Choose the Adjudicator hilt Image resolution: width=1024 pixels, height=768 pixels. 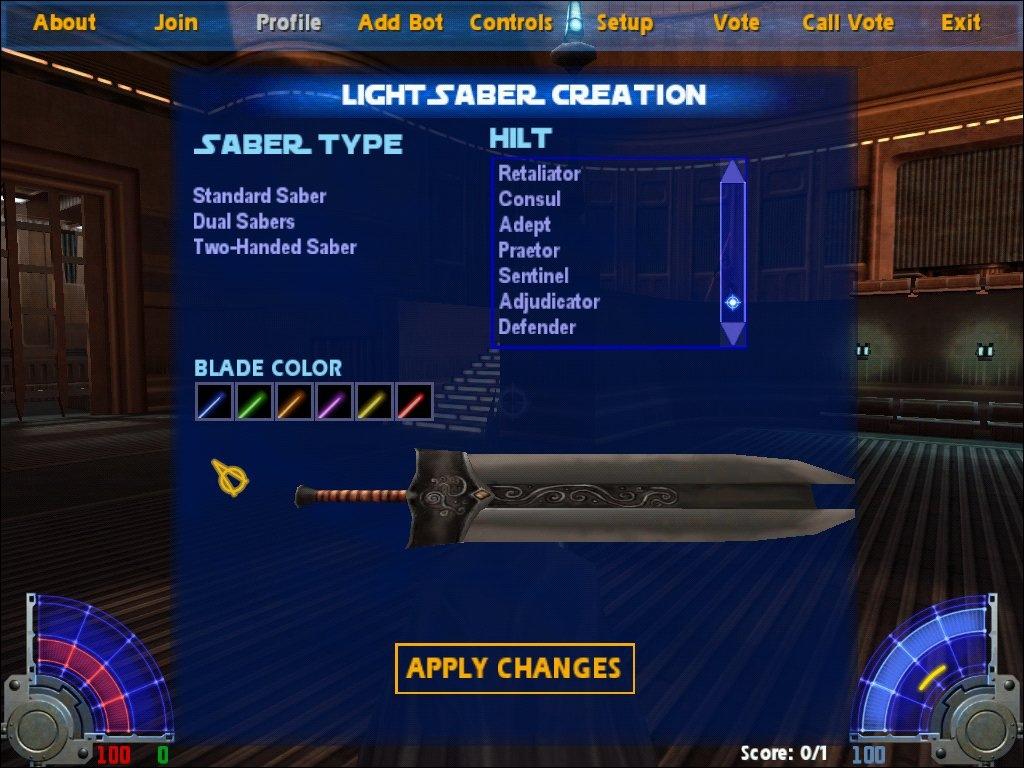click(549, 301)
